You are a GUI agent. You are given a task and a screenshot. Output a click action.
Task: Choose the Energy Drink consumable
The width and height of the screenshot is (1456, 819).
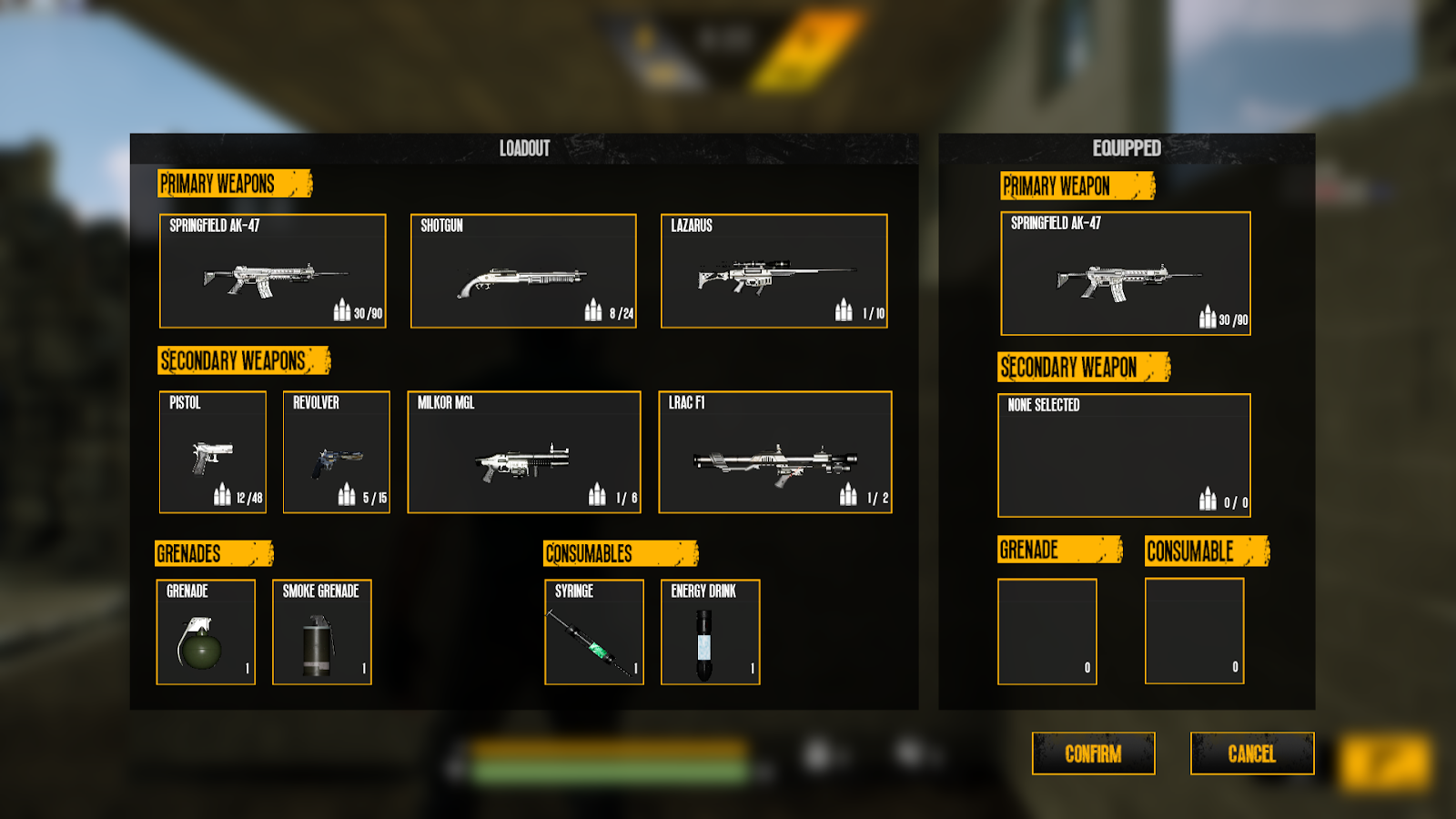click(711, 632)
